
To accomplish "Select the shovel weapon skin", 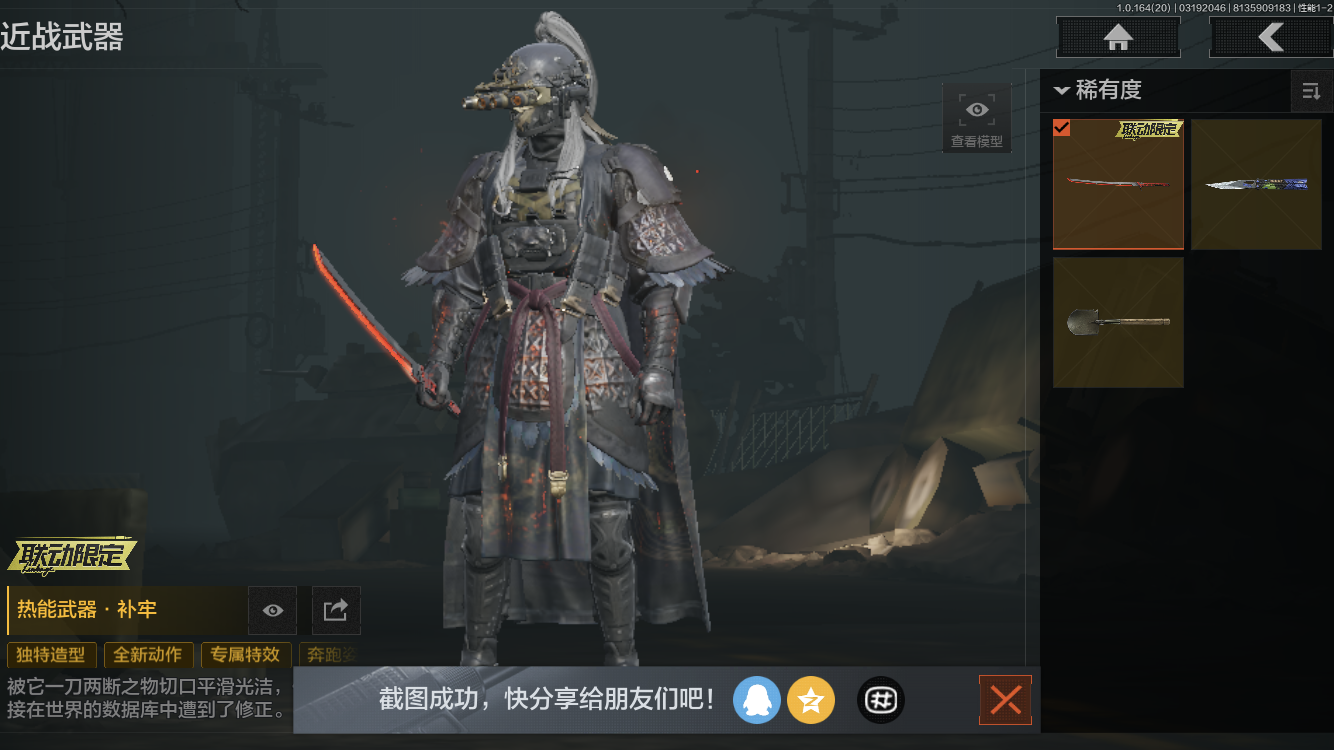I will [1117, 322].
